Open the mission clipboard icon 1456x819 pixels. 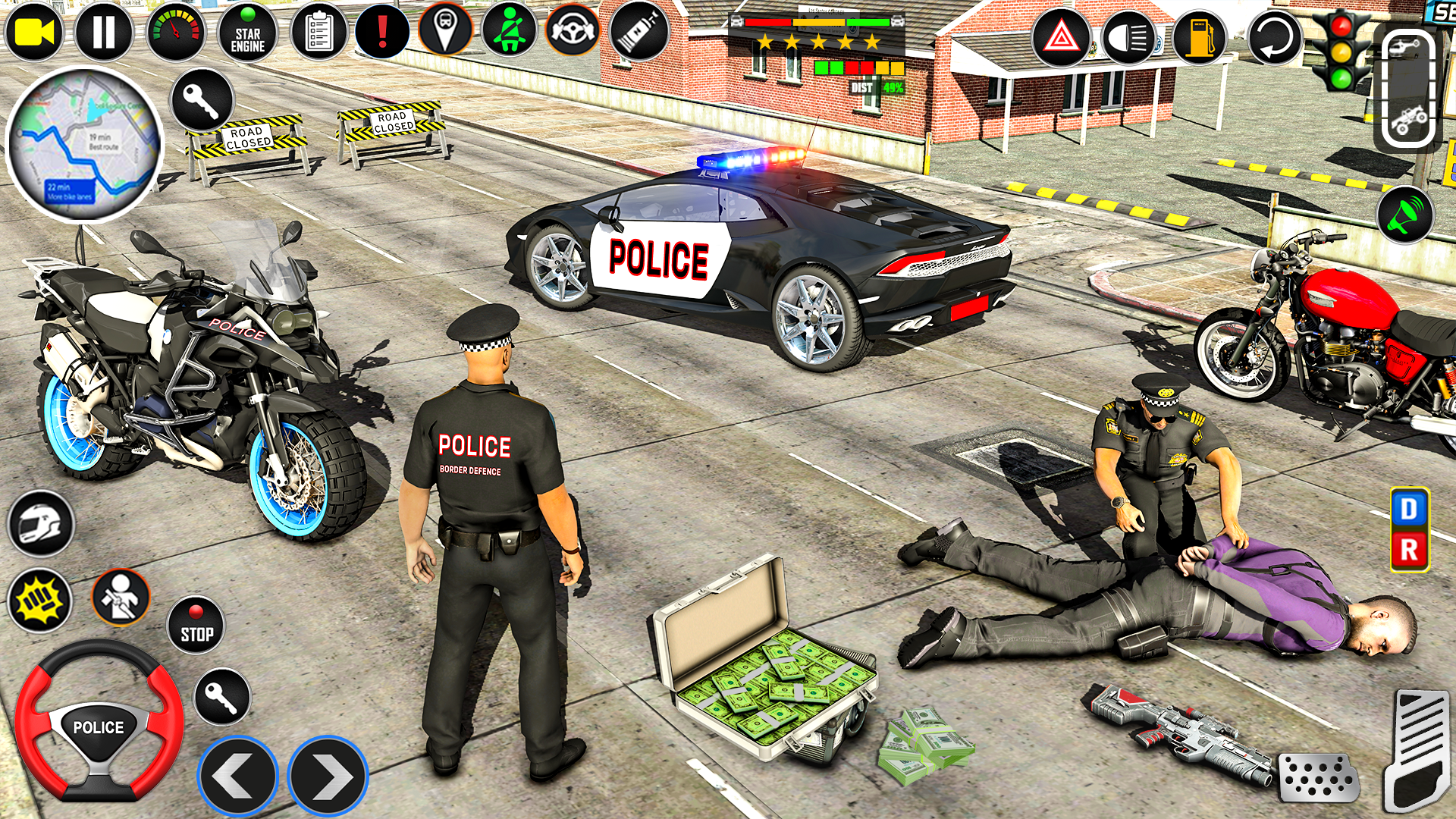tap(317, 32)
